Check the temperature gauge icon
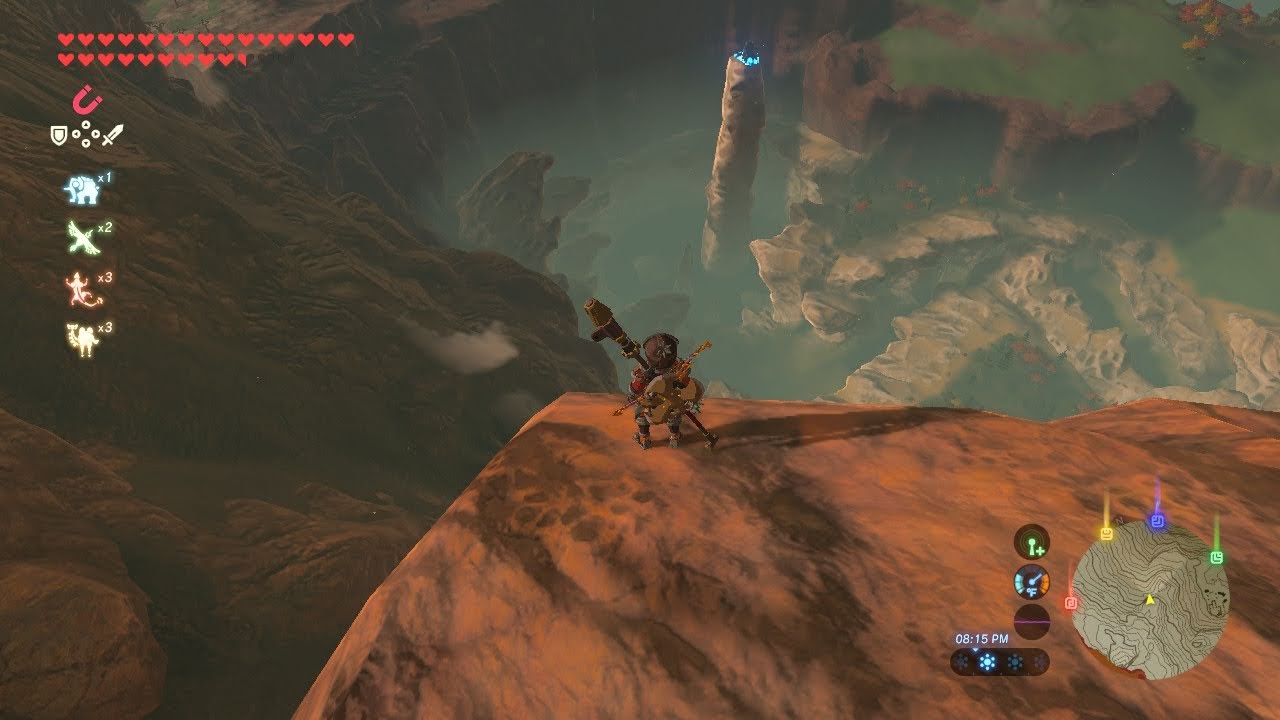The width and height of the screenshot is (1280, 720). [x=1031, y=581]
